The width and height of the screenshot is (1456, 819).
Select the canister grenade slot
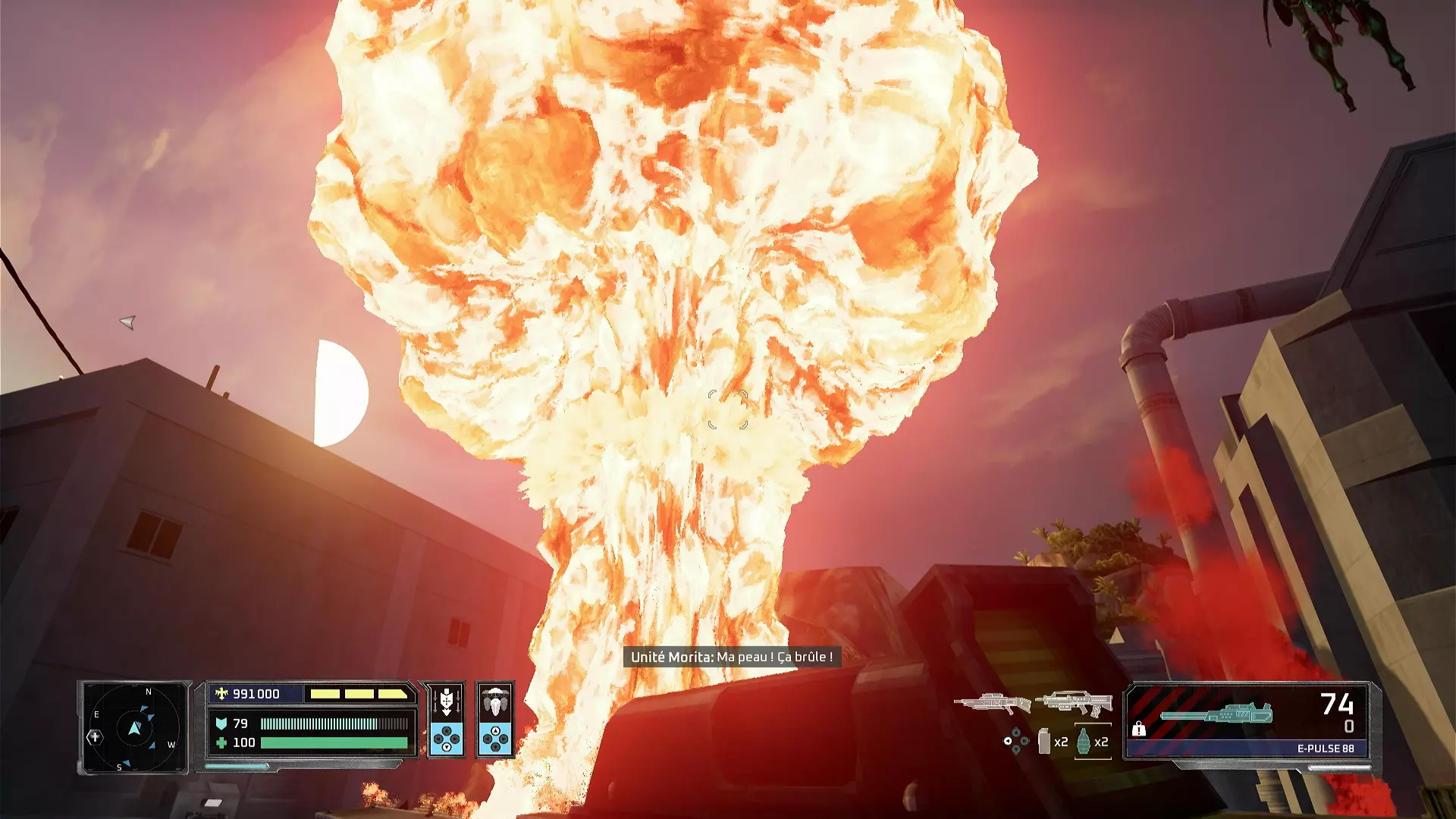[x=1045, y=741]
